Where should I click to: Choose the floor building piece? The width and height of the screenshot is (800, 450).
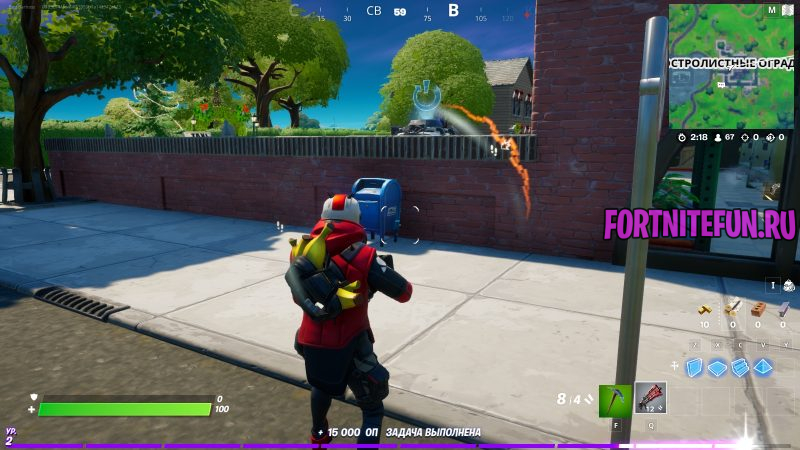click(x=717, y=367)
